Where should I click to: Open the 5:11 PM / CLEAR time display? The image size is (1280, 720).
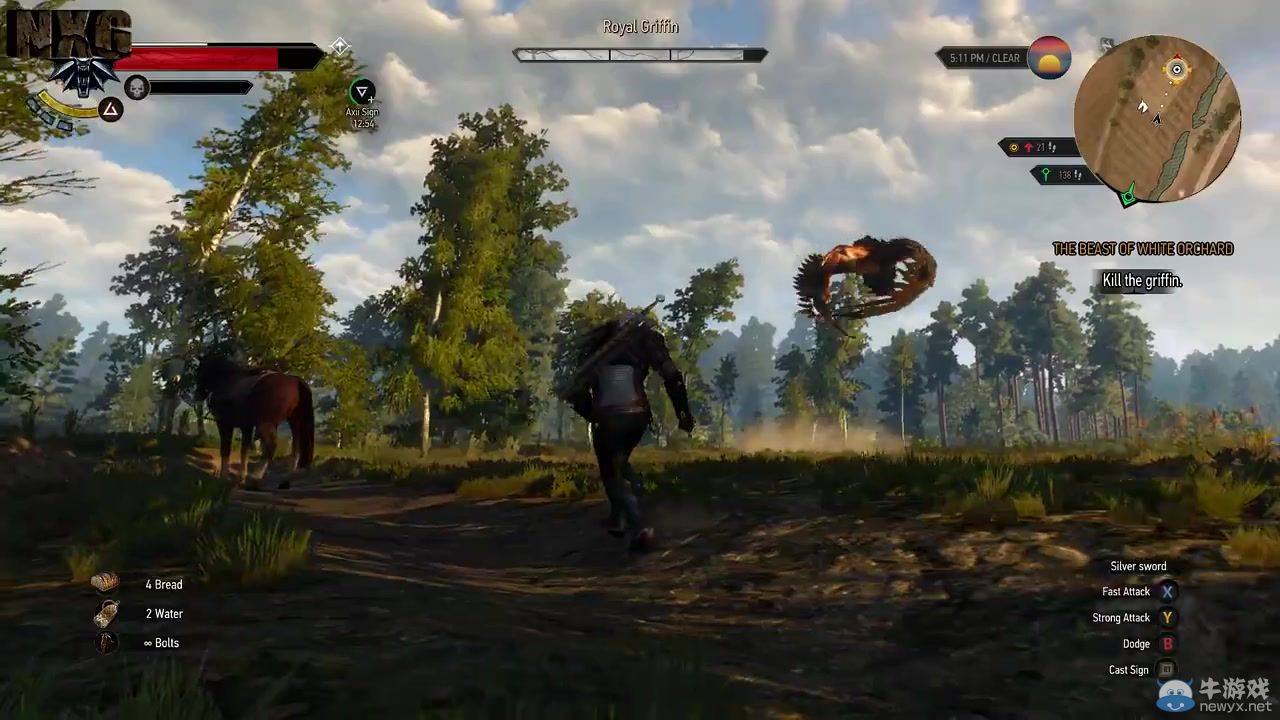(985, 58)
